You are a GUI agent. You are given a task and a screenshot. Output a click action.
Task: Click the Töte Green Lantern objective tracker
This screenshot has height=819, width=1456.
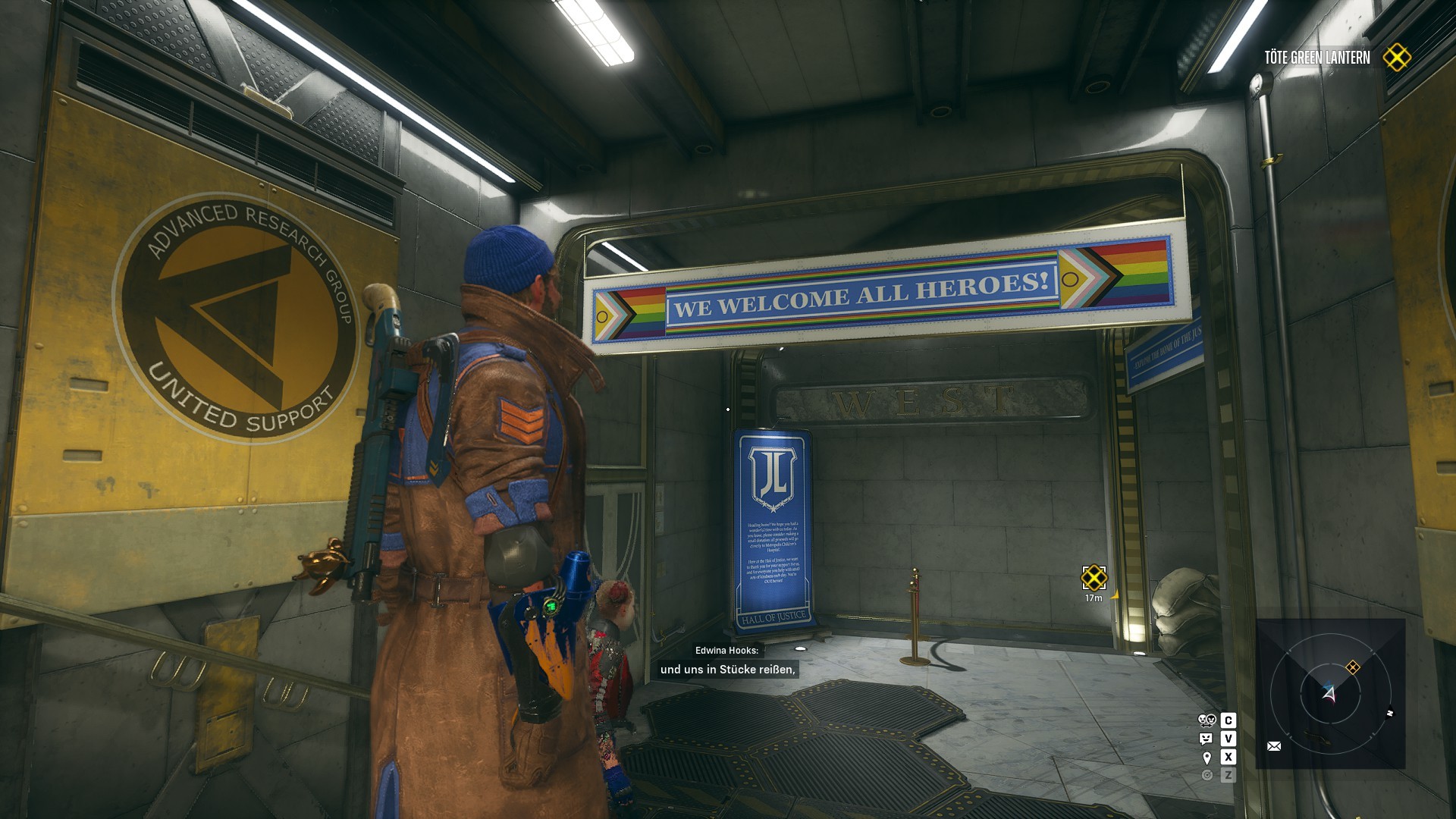pos(1316,58)
